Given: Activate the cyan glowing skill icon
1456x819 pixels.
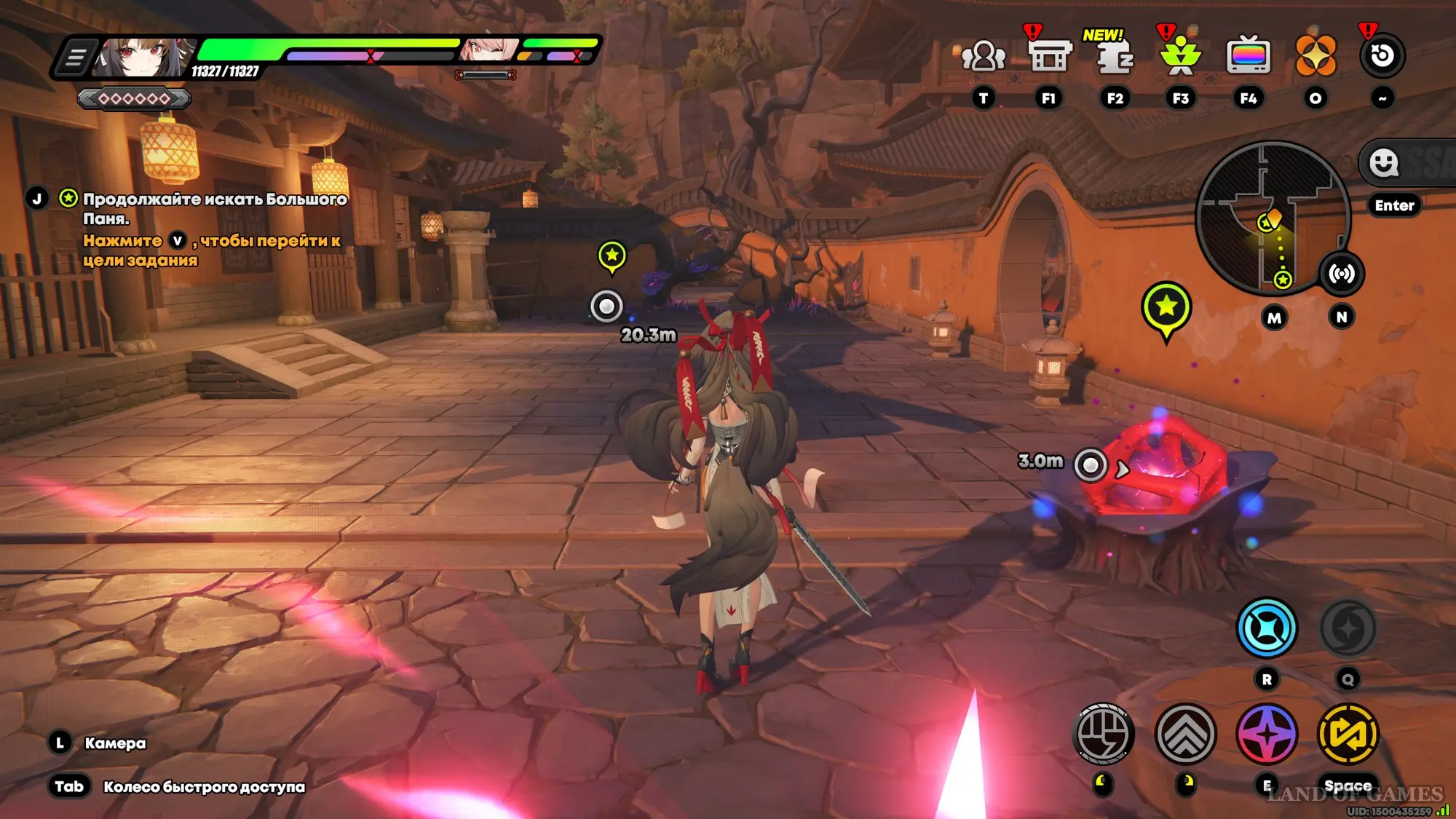Looking at the screenshot, I should [x=1267, y=628].
